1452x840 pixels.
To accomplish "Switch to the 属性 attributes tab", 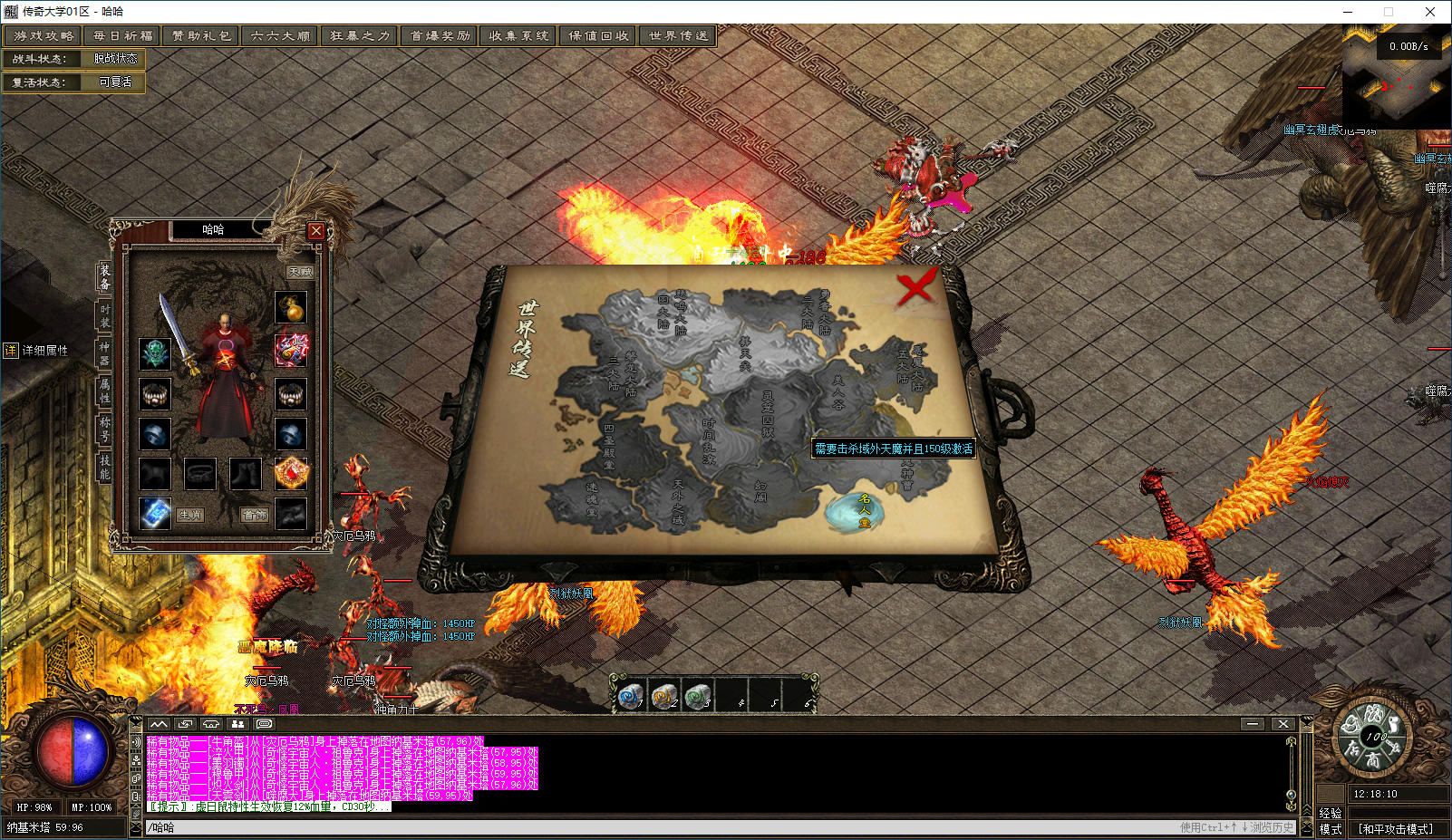I will (104, 391).
